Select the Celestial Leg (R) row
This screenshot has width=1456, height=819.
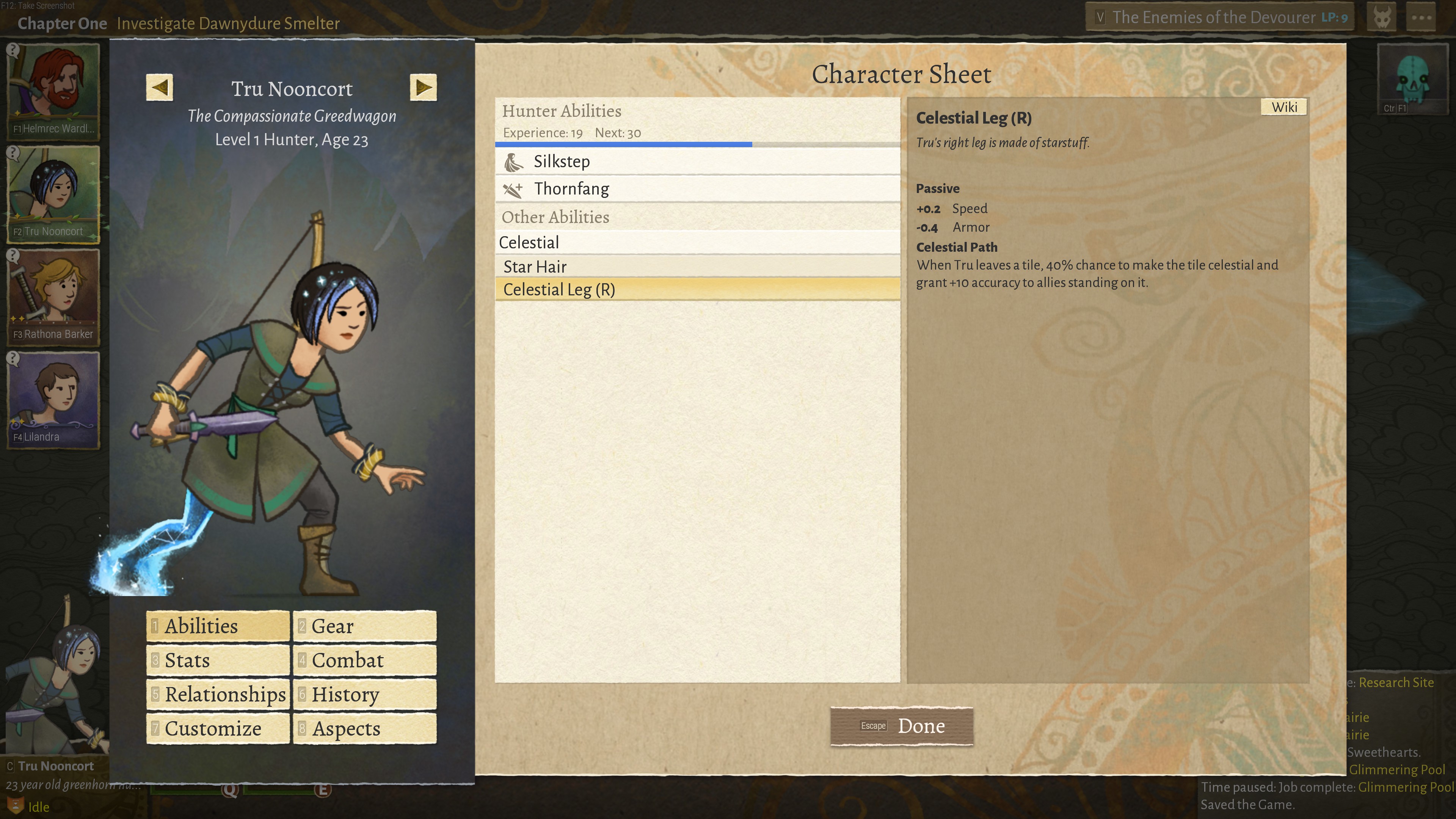point(697,289)
